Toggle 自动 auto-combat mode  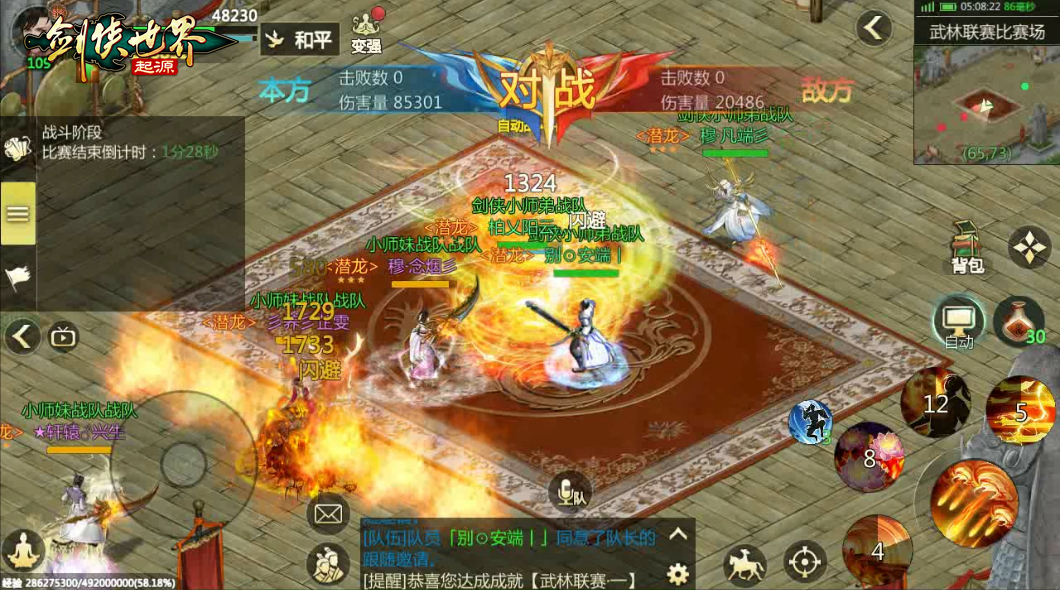958,324
